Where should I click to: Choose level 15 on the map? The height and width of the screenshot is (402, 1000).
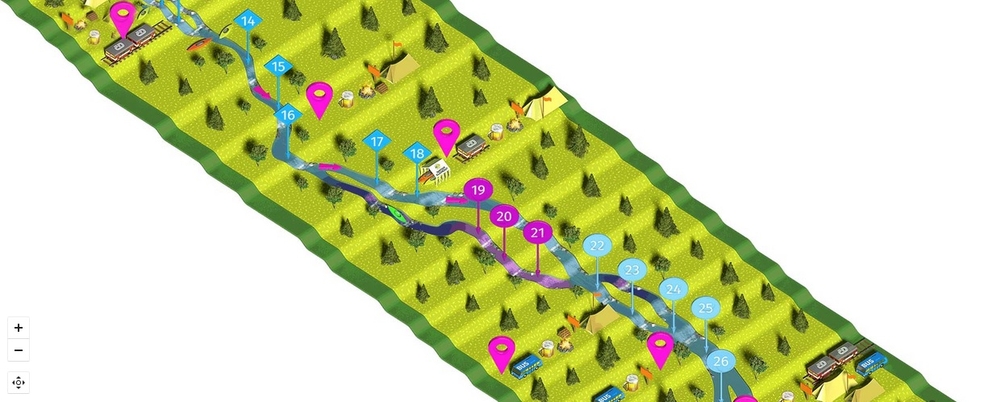279,67
